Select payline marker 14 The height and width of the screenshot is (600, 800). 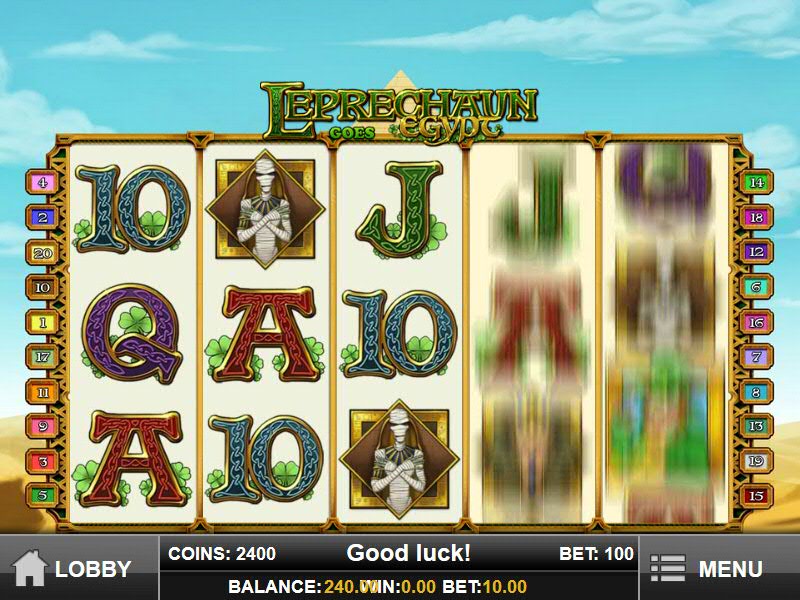(756, 183)
